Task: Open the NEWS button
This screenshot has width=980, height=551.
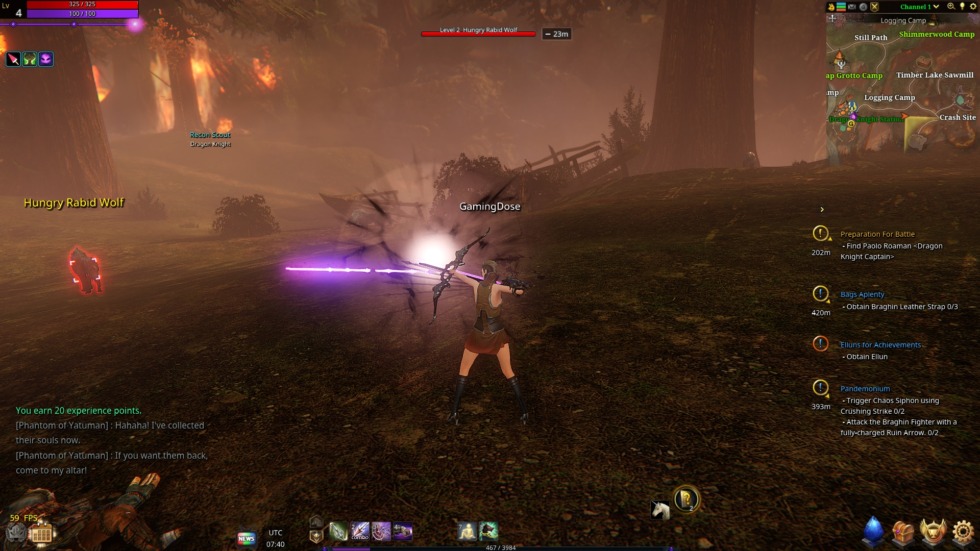Action: click(246, 538)
